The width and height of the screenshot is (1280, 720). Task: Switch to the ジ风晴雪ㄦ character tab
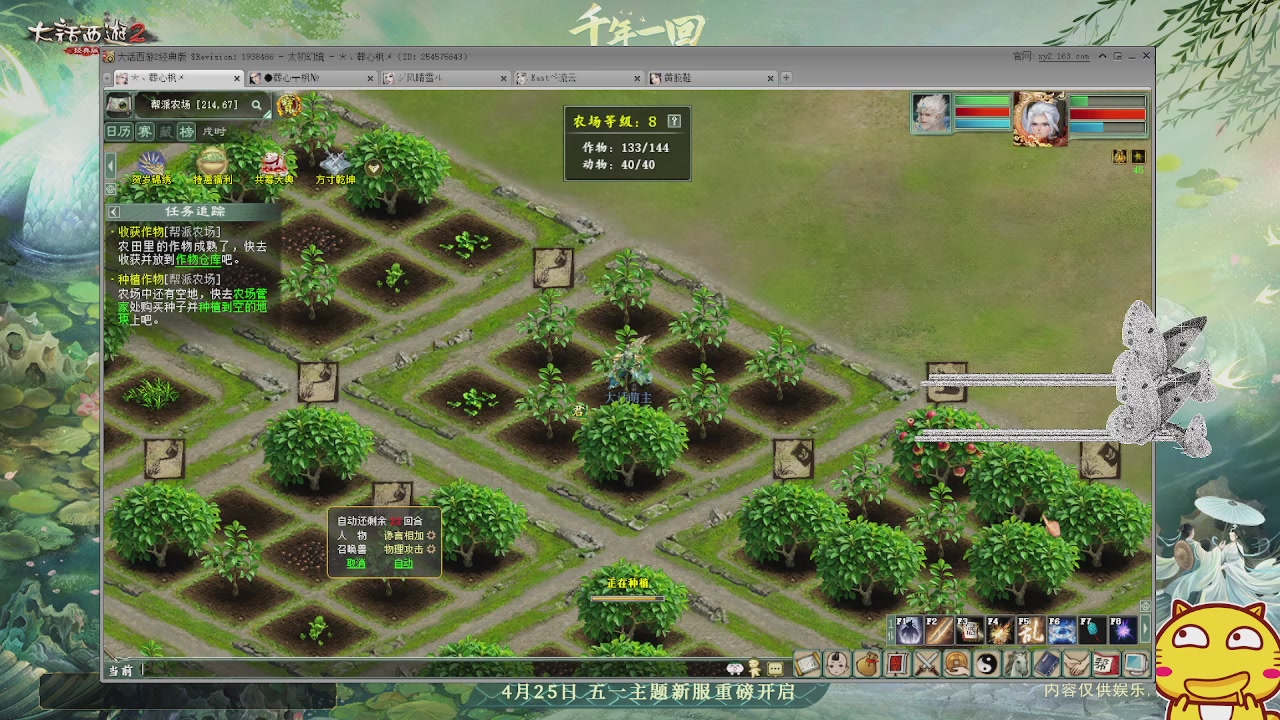442,76
